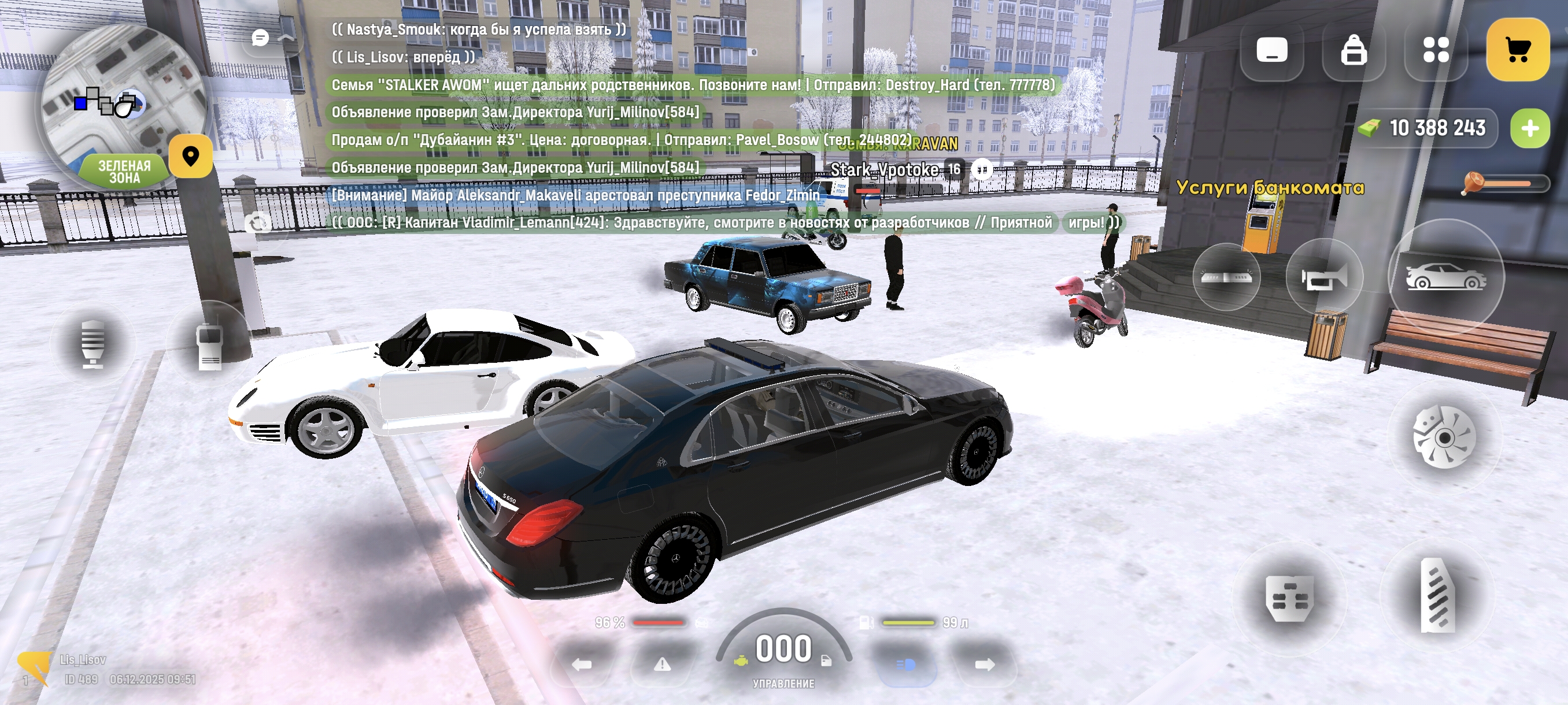Activate the microphone voice chat button
The image size is (1568, 705).
coord(93,344)
